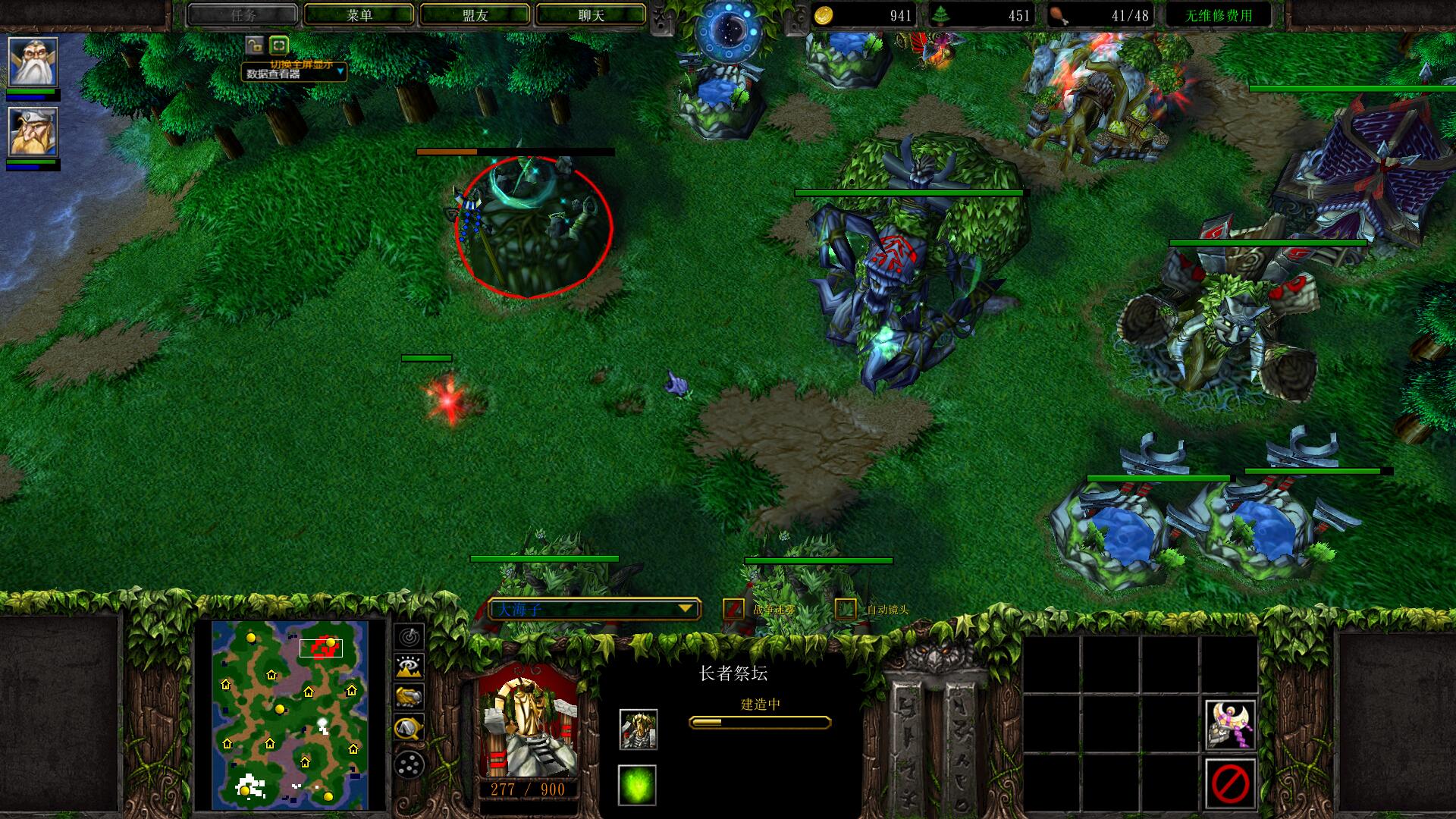Click the green fullscreen display toggle button
Screen dimensions: 1456x819
click(279, 45)
